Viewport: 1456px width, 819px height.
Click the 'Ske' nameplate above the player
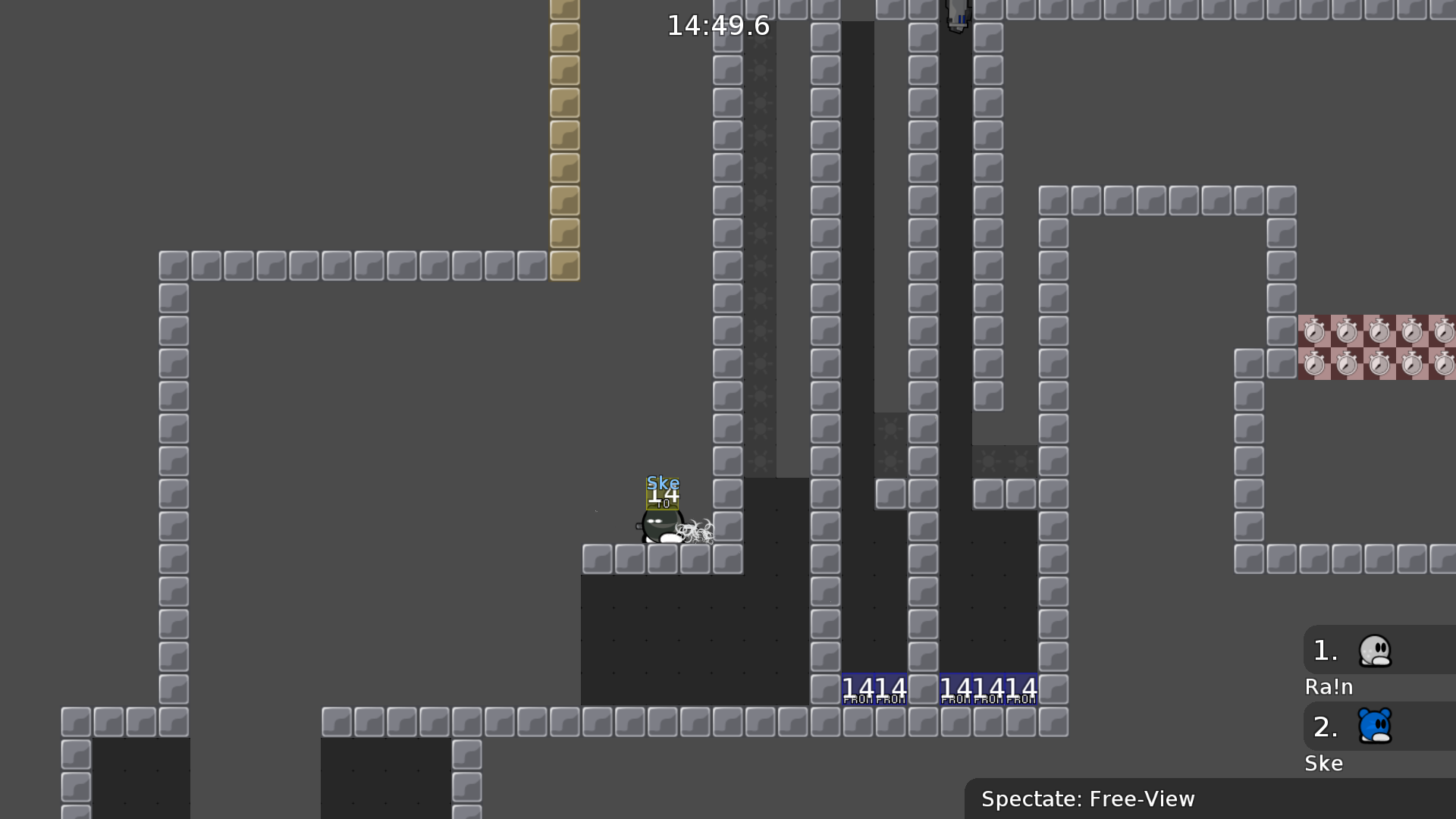[x=661, y=482]
